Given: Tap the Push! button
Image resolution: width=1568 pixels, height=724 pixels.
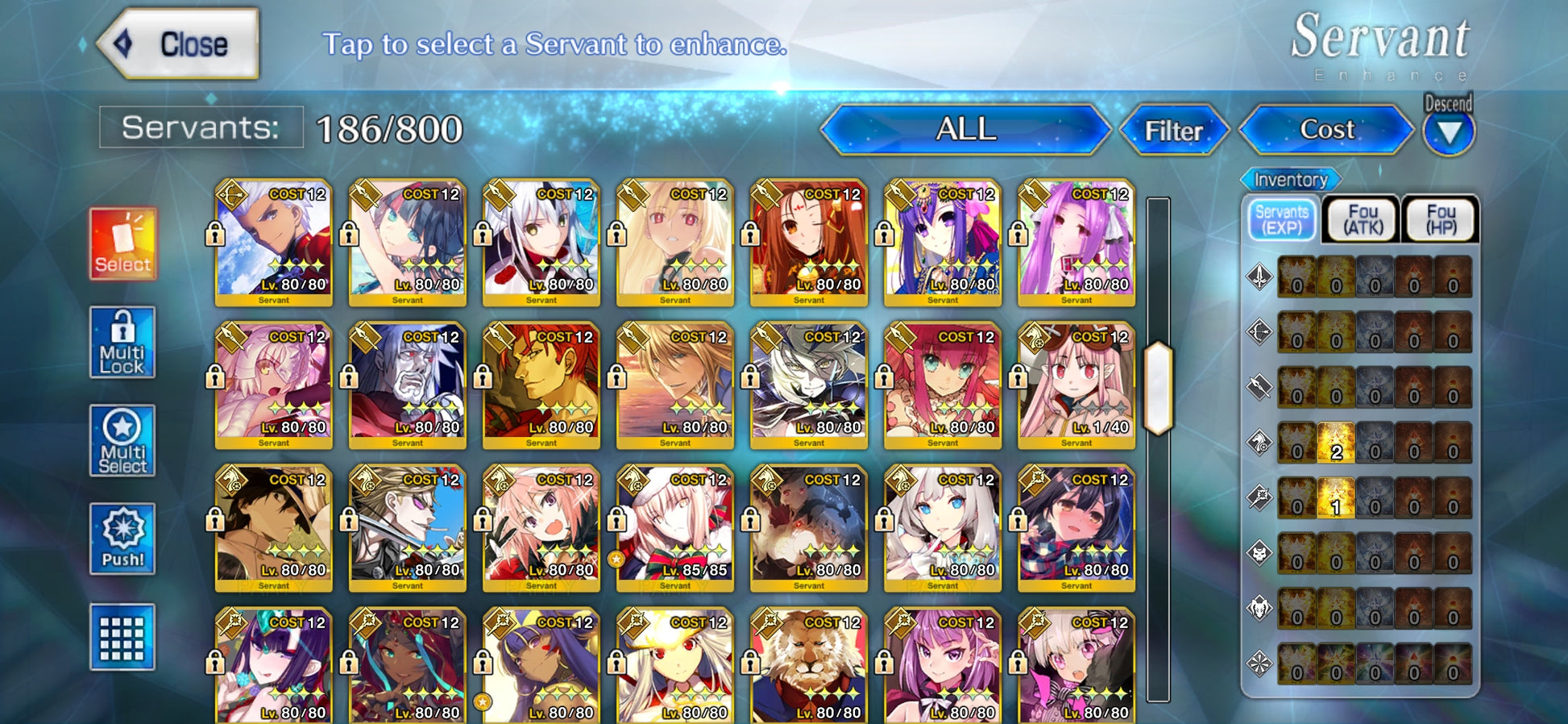Looking at the screenshot, I should (x=122, y=539).
